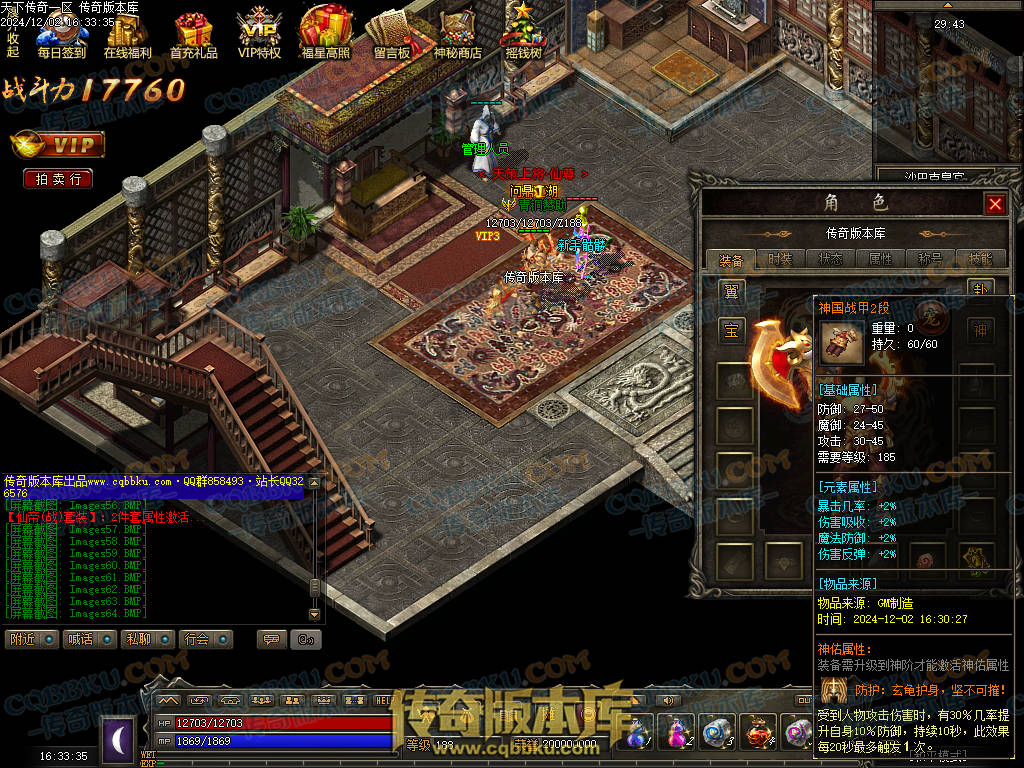
Task: Open the 在线福利 online rewards
Action: tap(127, 36)
